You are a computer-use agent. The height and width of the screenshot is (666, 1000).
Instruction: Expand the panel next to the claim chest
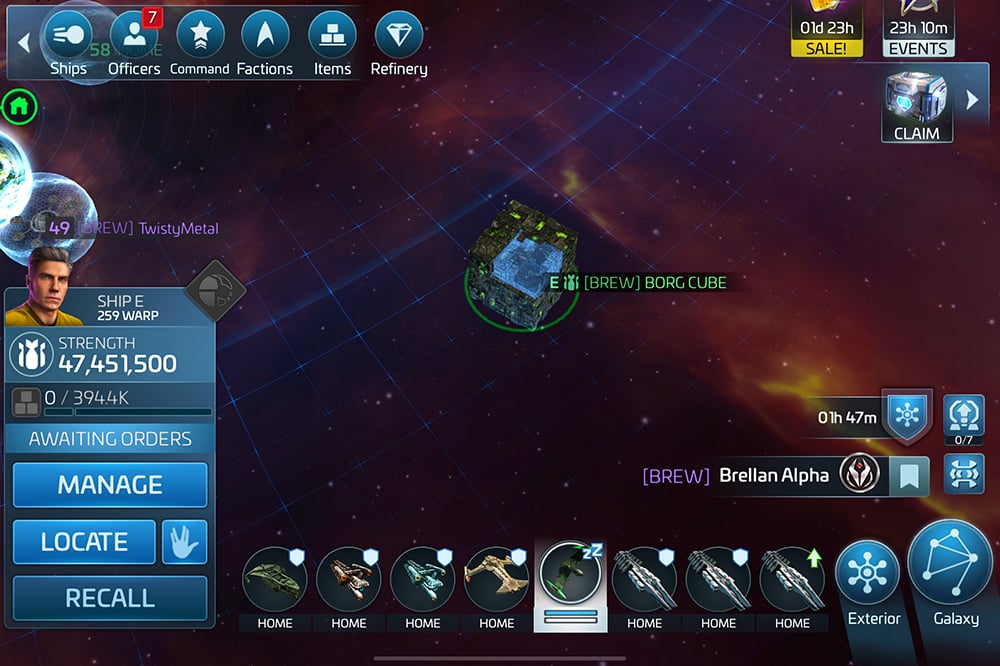[x=971, y=100]
